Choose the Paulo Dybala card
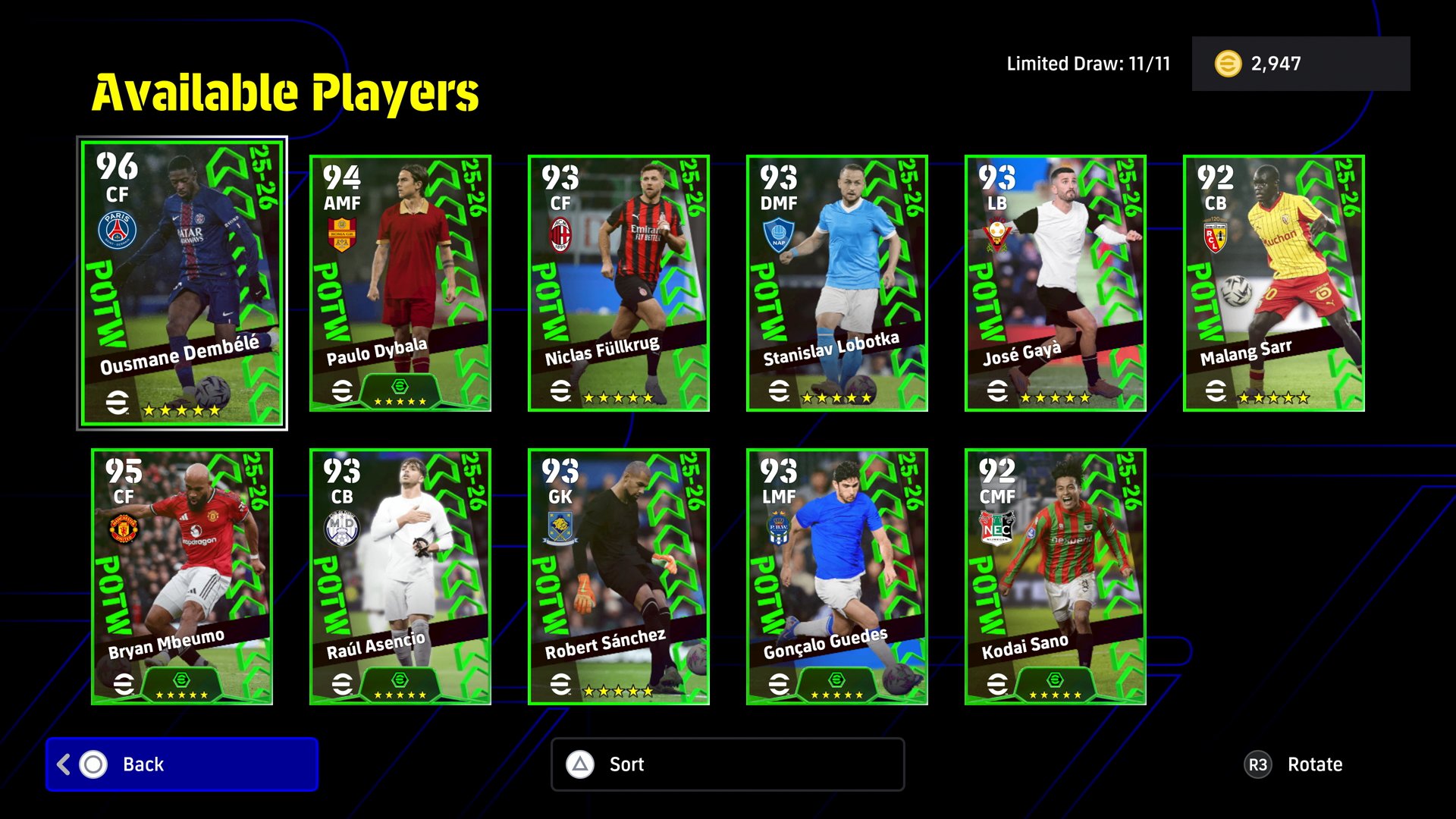 tap(400, 283)
